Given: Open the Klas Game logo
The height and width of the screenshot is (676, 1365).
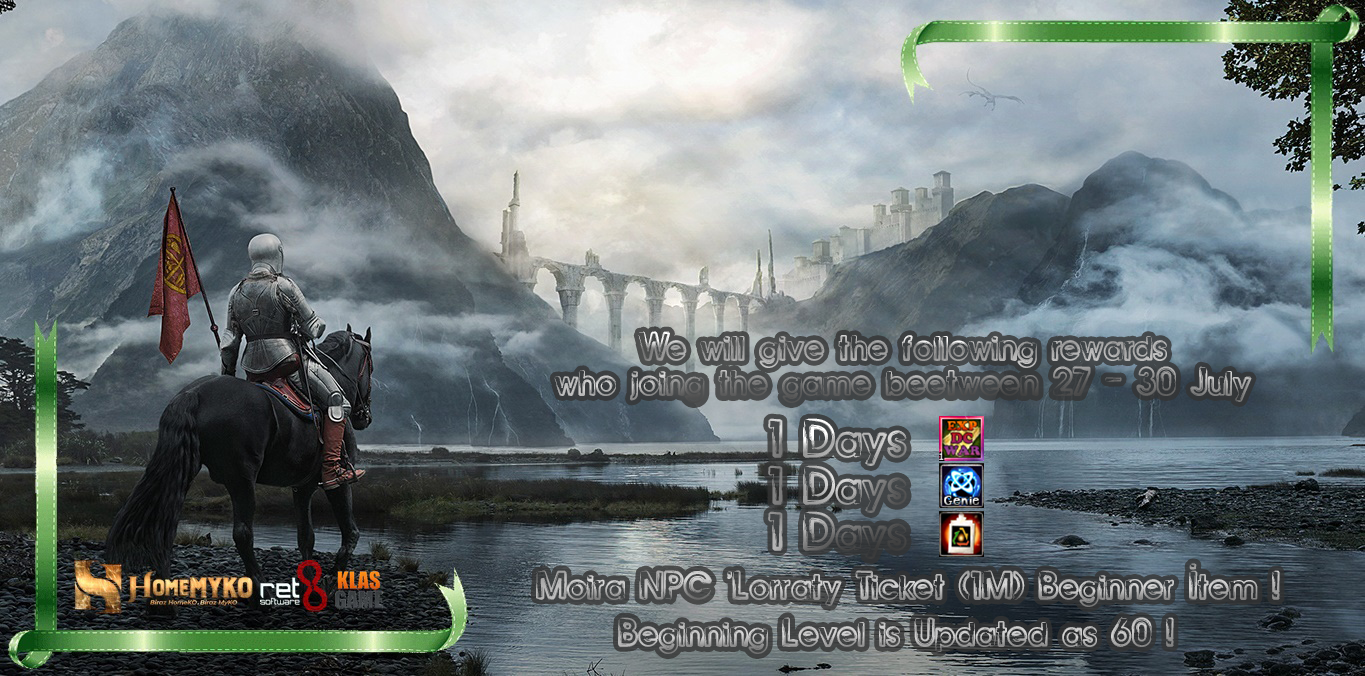Looking at the screenshot, I should tap(358, 589).
